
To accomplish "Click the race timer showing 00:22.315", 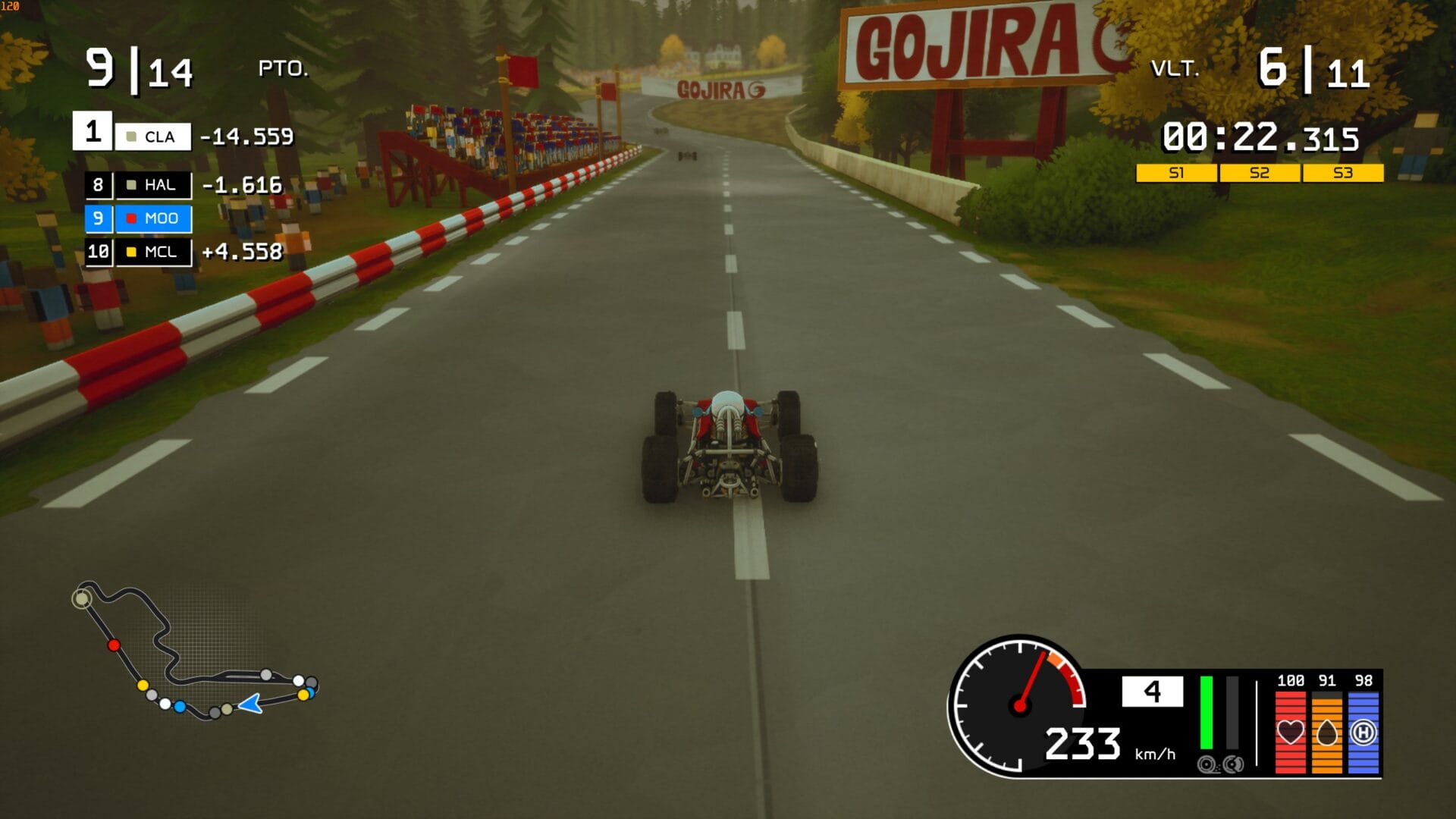I will [1263, 136].
